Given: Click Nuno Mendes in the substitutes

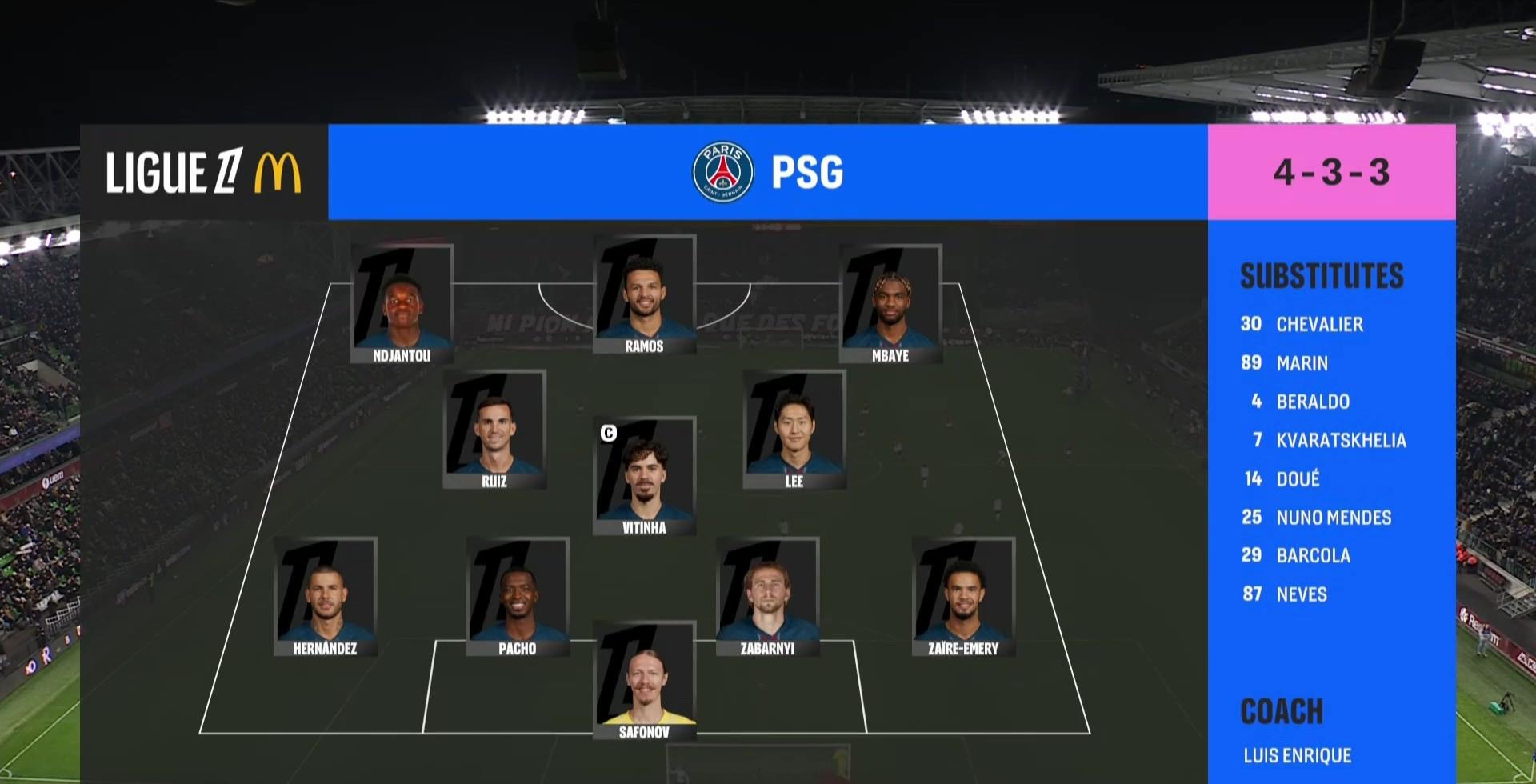Looking at the screenshot, I should pos(1333,518).
